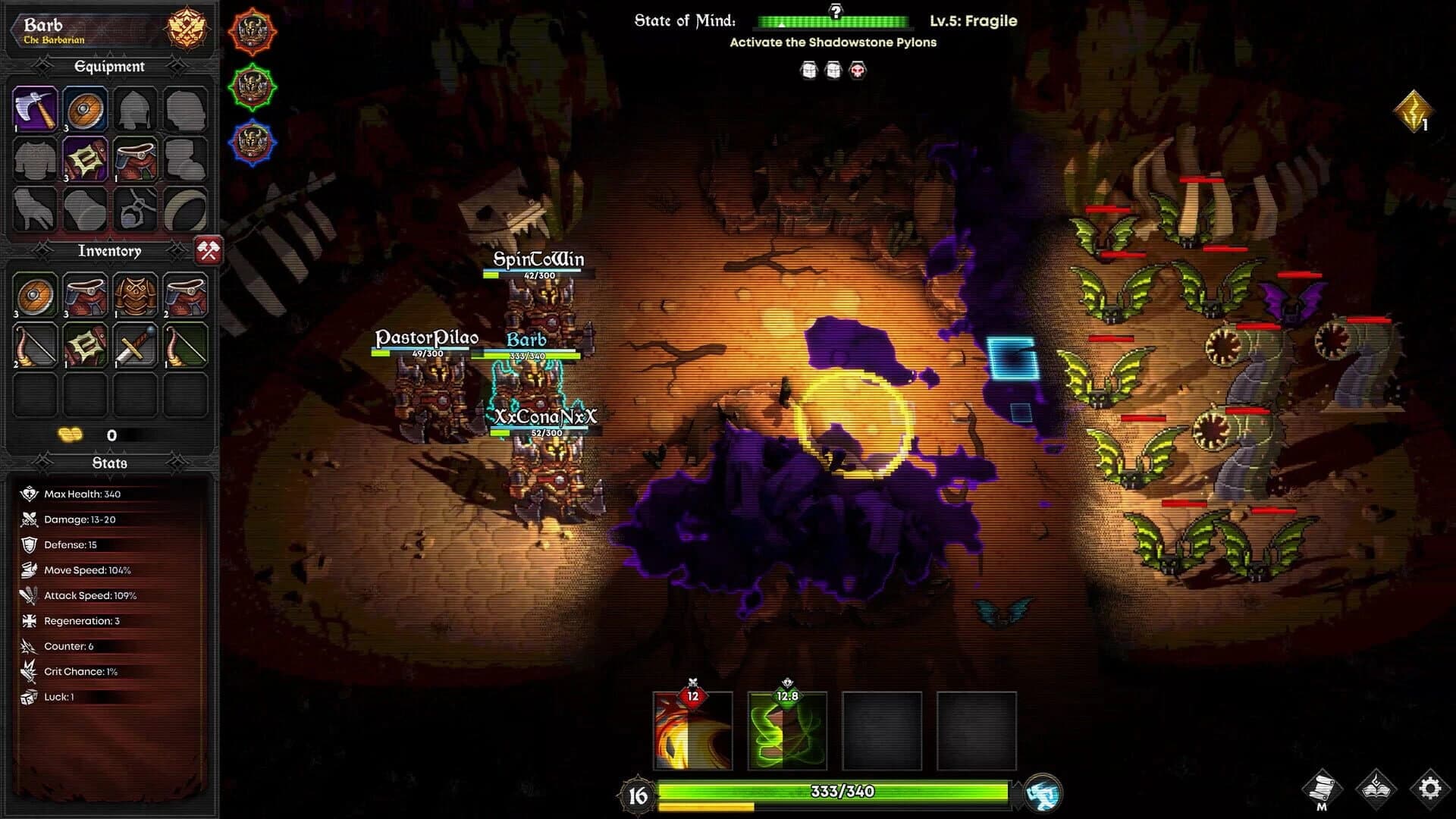This screenshot has width=1456, height=819.
Task: Select the sword in the Inventory grid
Action: click(135, 345)
